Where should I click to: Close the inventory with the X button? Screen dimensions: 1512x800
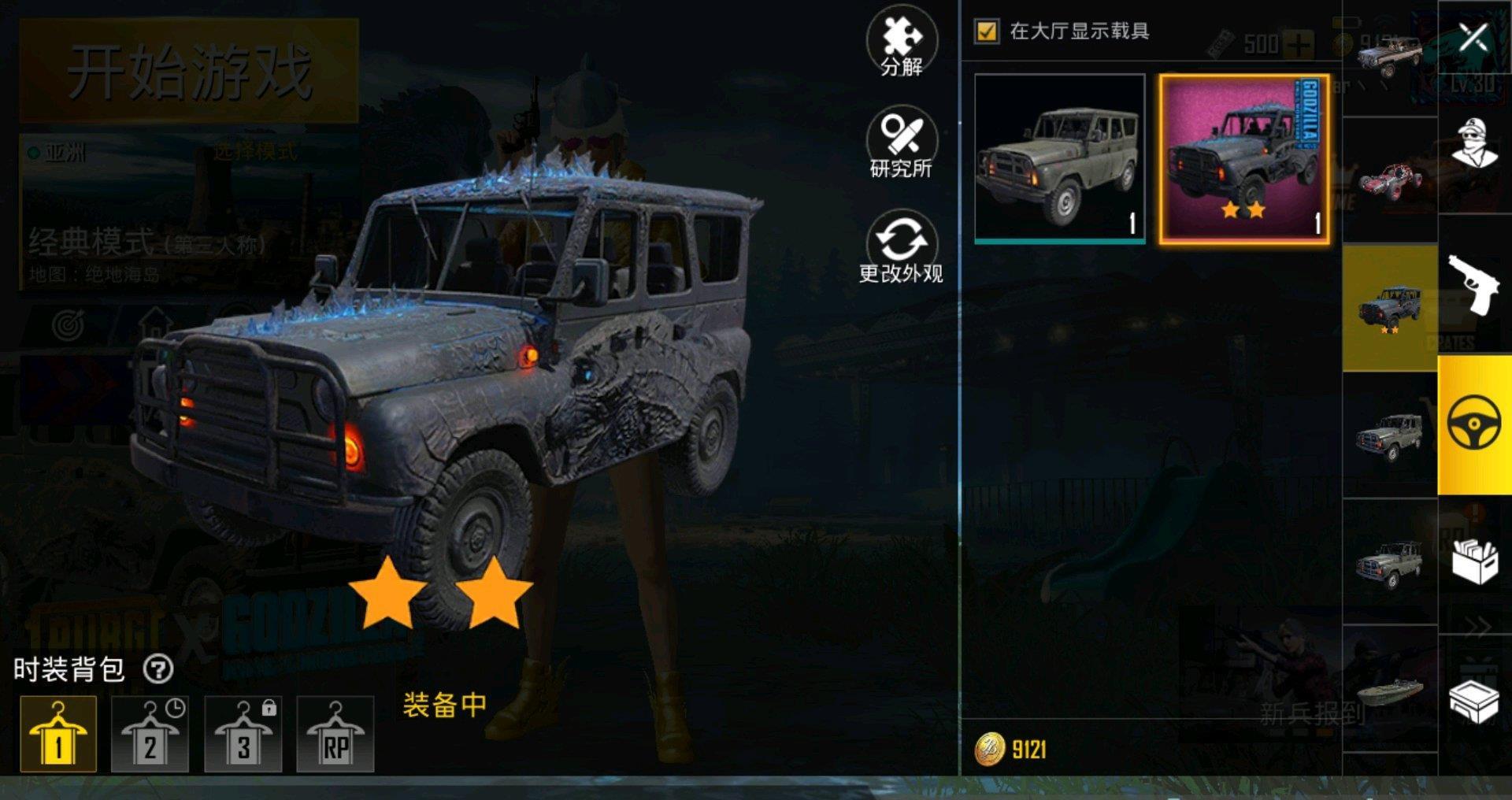click(1473, 36)
